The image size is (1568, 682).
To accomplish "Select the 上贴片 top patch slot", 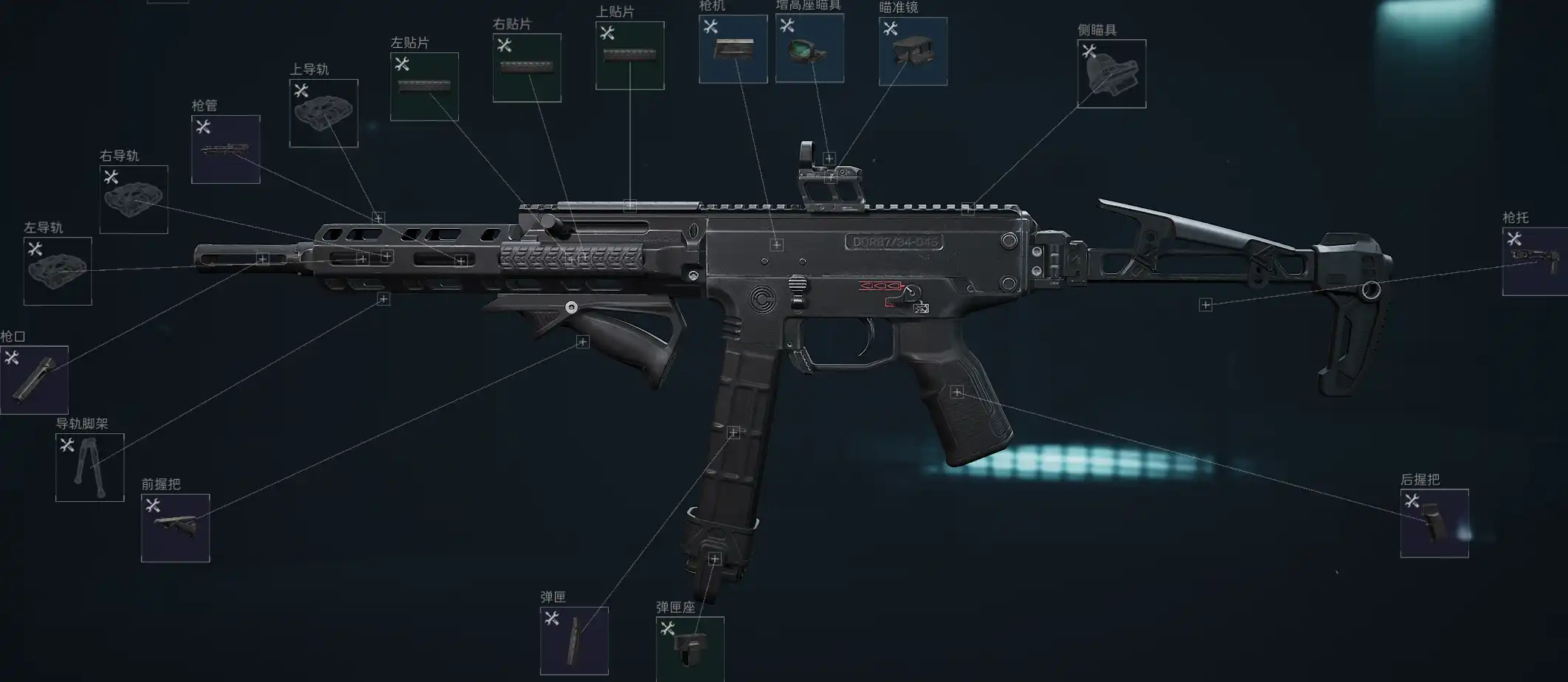I will 629,55.
